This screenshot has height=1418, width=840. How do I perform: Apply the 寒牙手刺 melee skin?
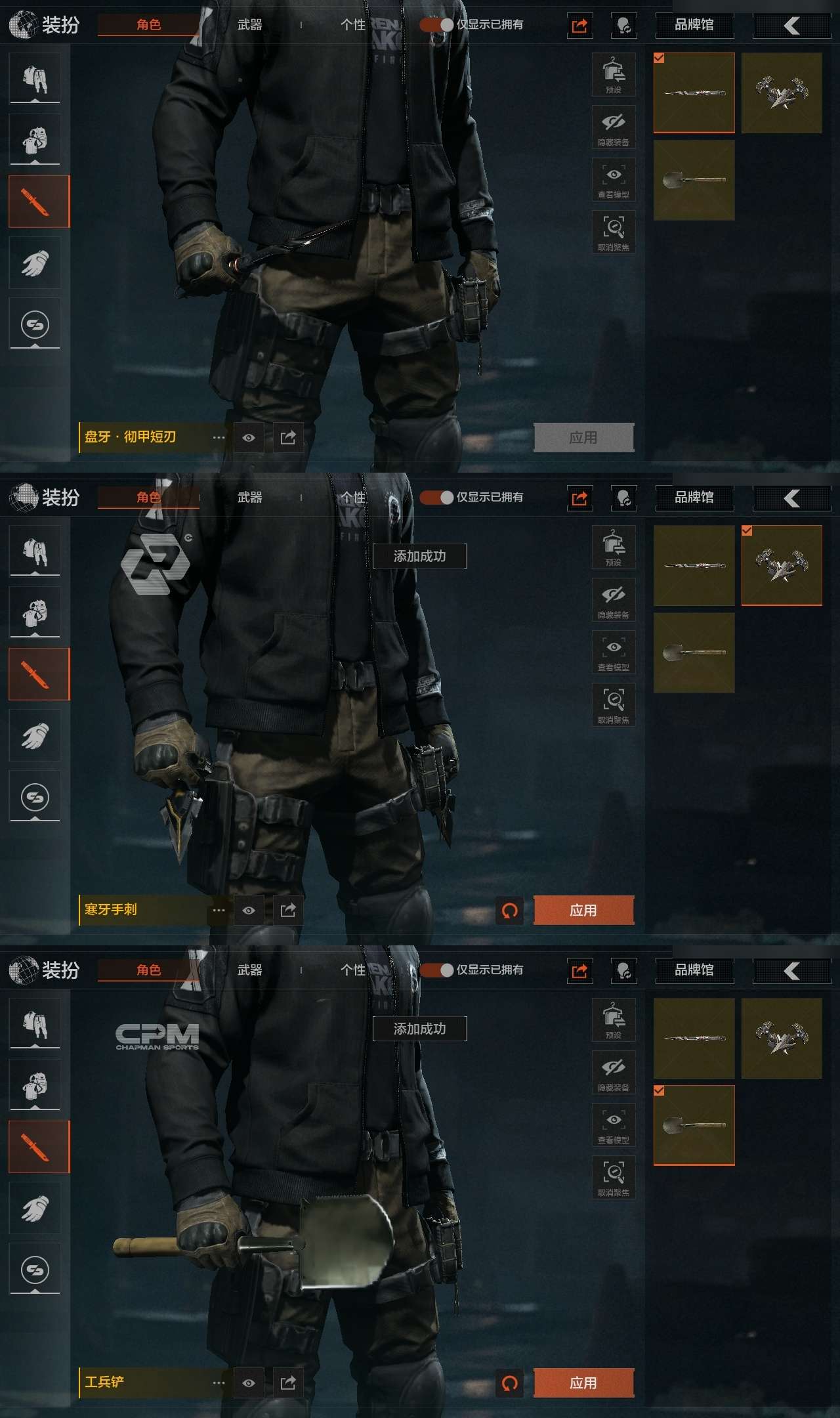[583, 911]
